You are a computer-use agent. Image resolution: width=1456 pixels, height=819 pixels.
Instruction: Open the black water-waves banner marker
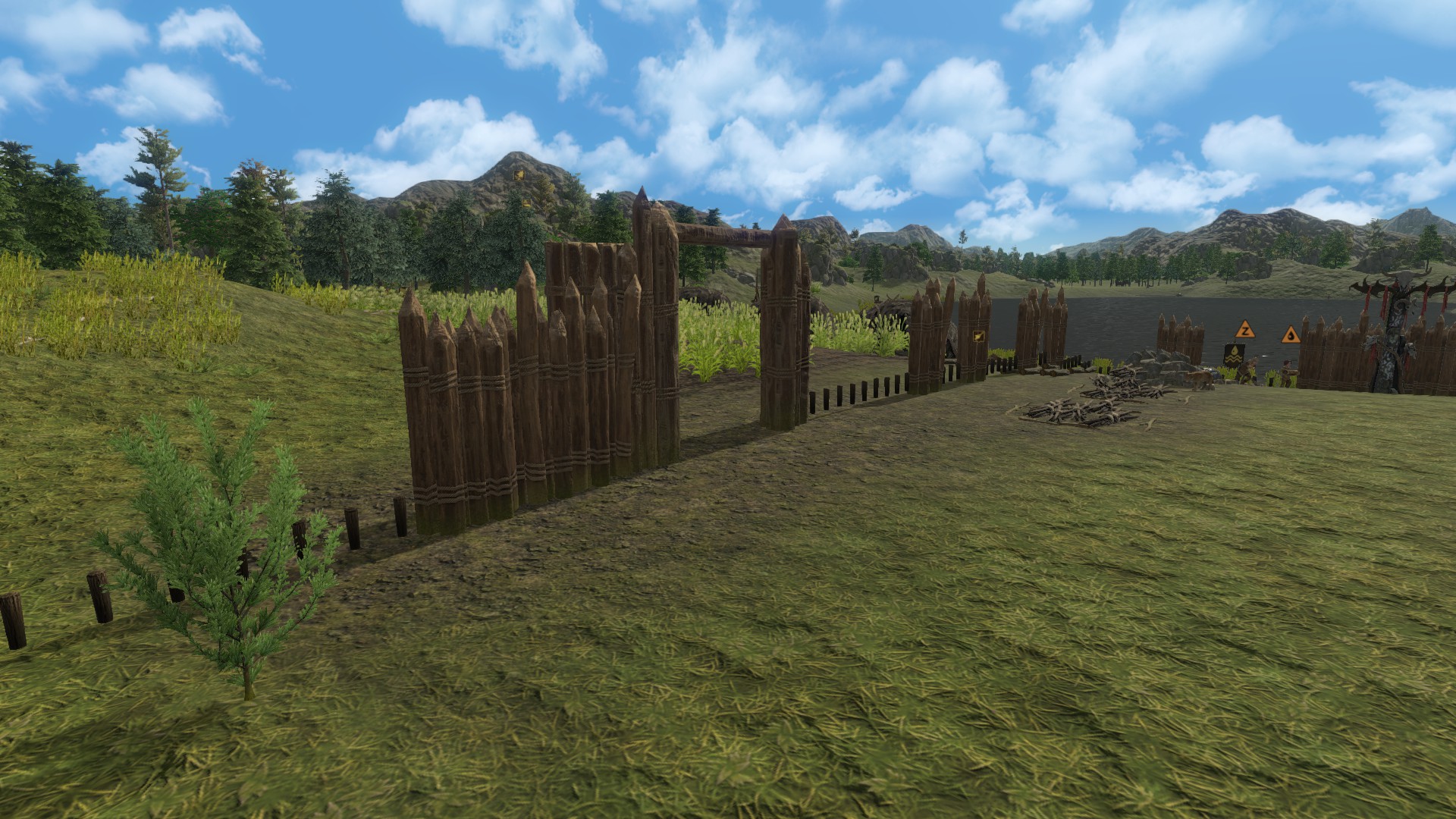1234,356
